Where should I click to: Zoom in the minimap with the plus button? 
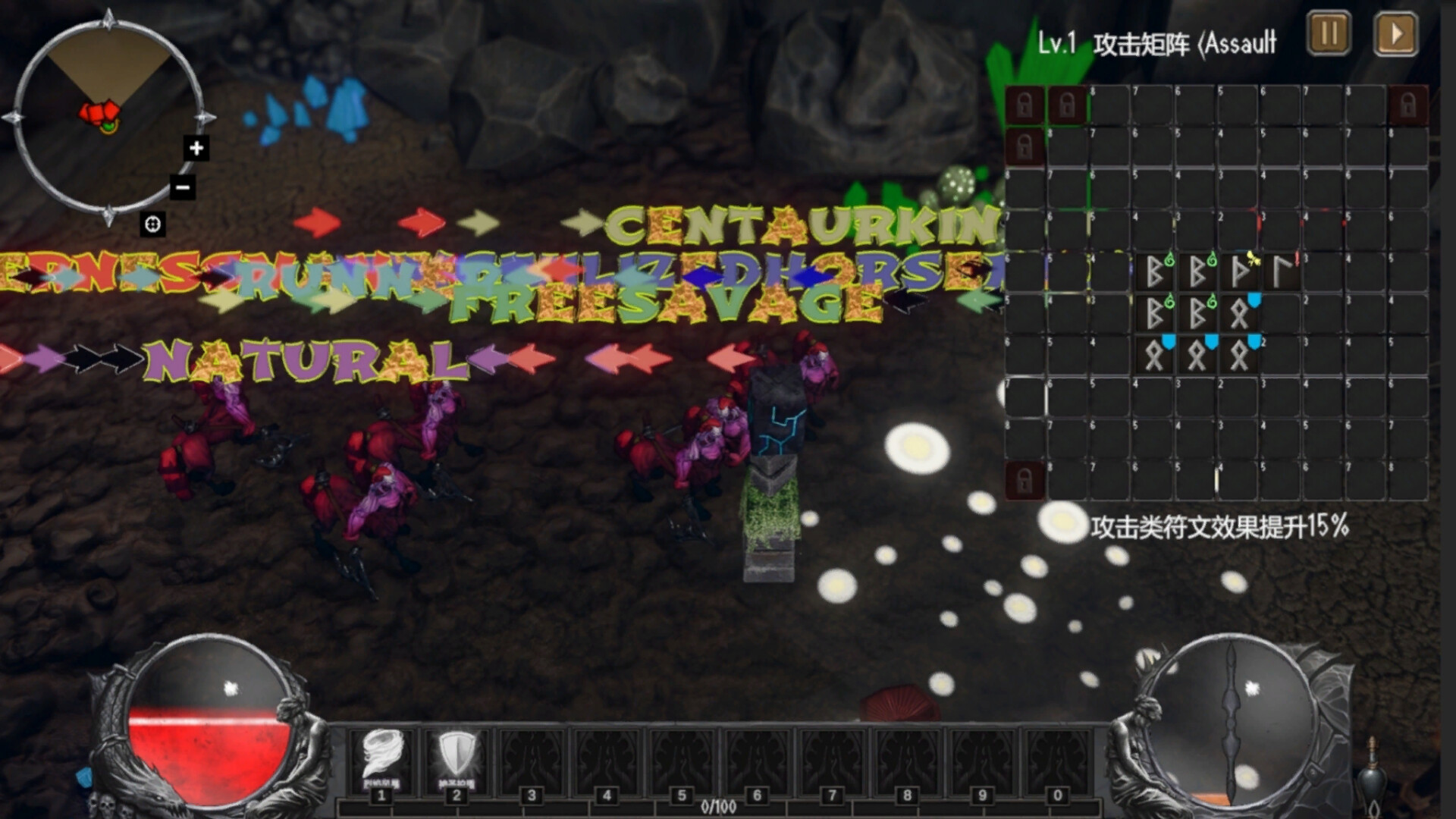(195, 149)
